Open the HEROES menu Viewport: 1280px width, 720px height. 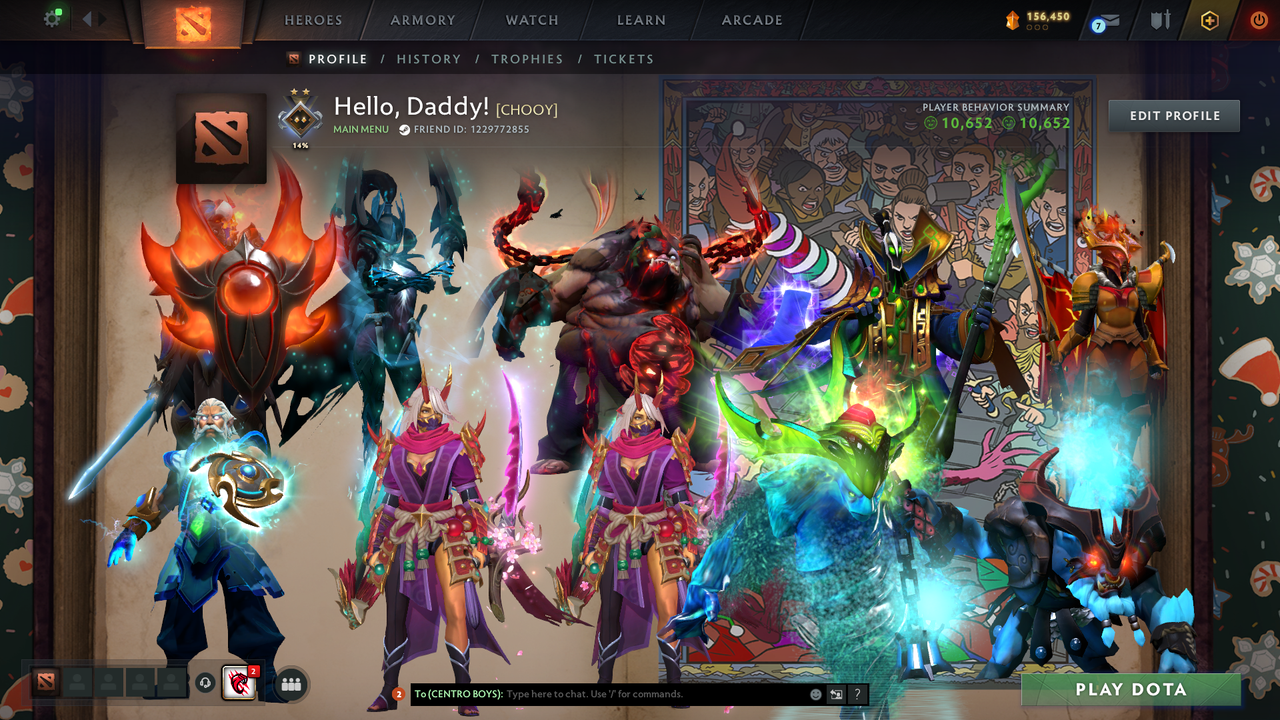click(x=313, y=19)
